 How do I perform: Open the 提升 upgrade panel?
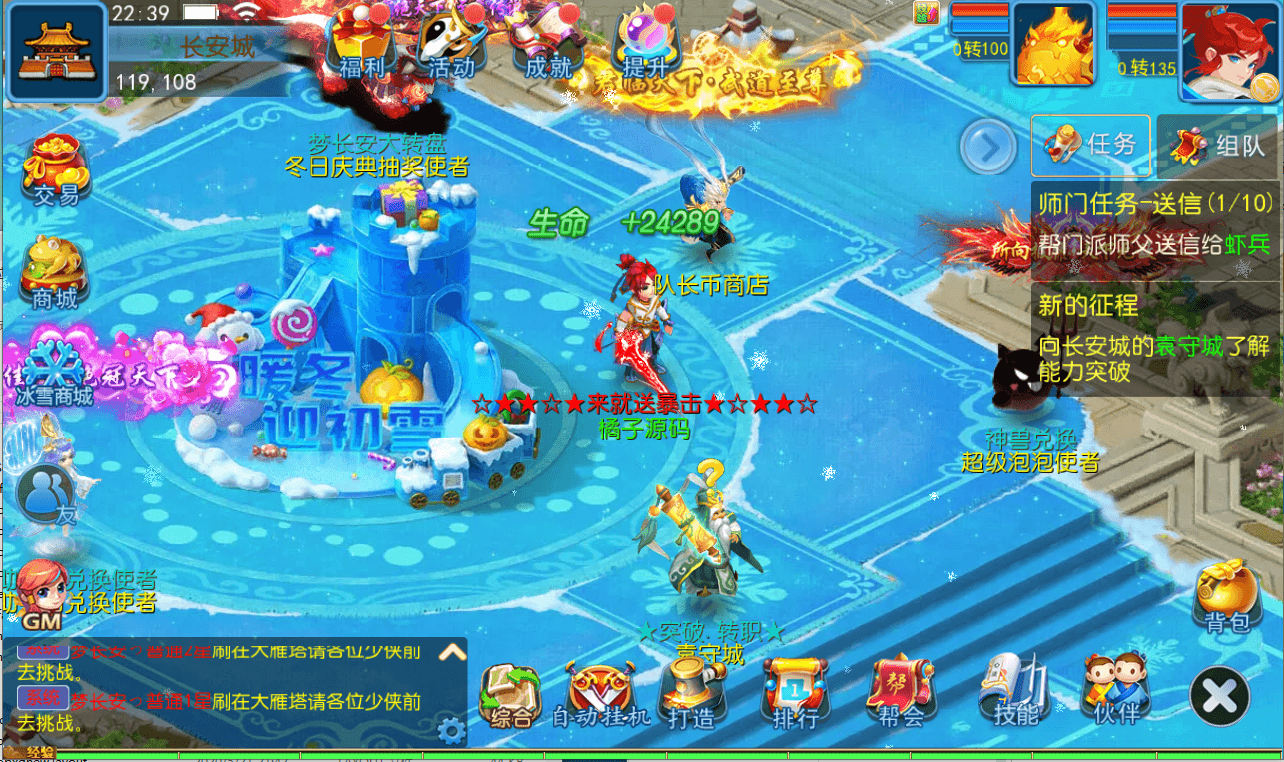click(x=646, y=40)
